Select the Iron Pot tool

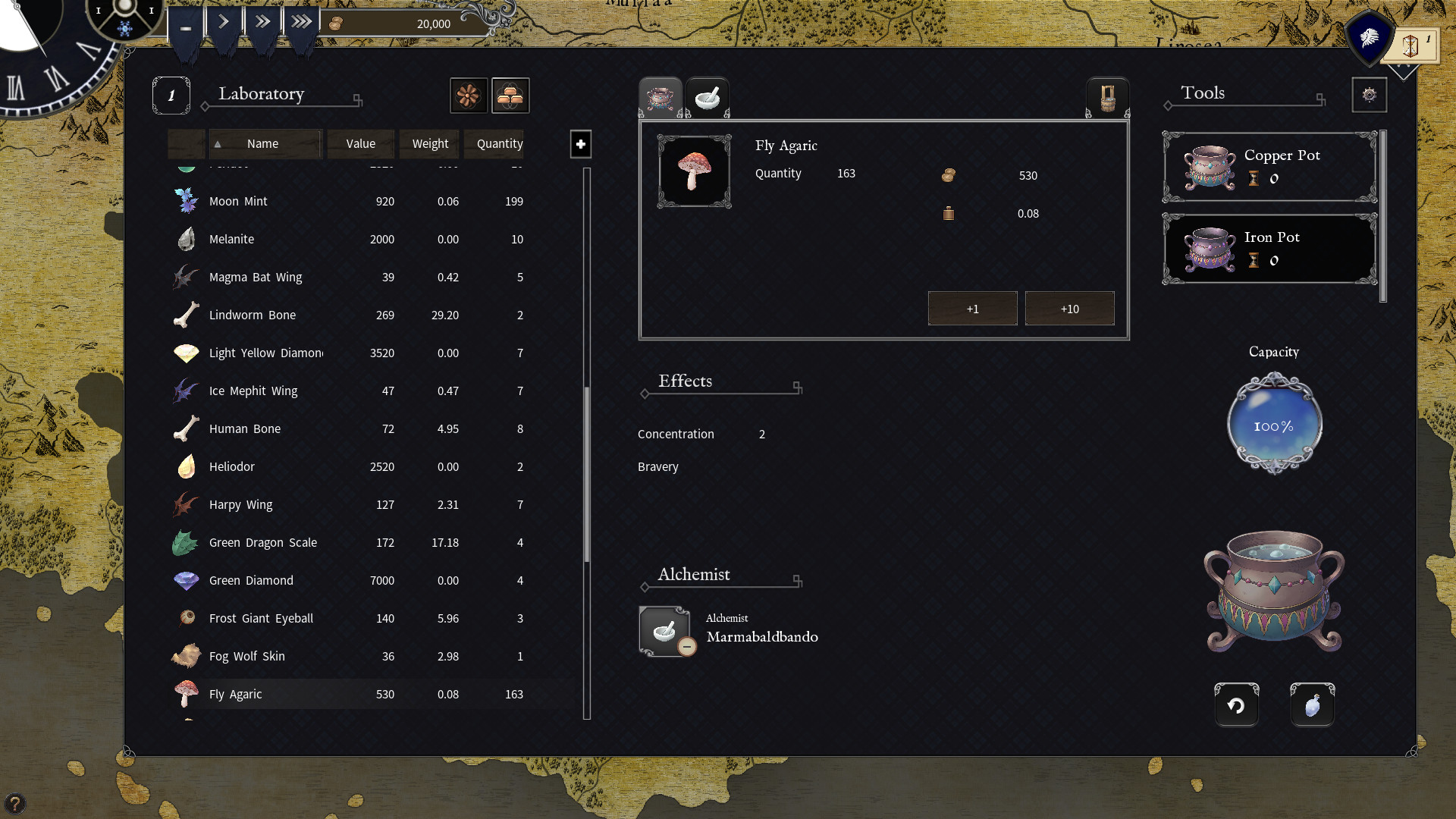pyautogui.click(x=1269, y=249)
